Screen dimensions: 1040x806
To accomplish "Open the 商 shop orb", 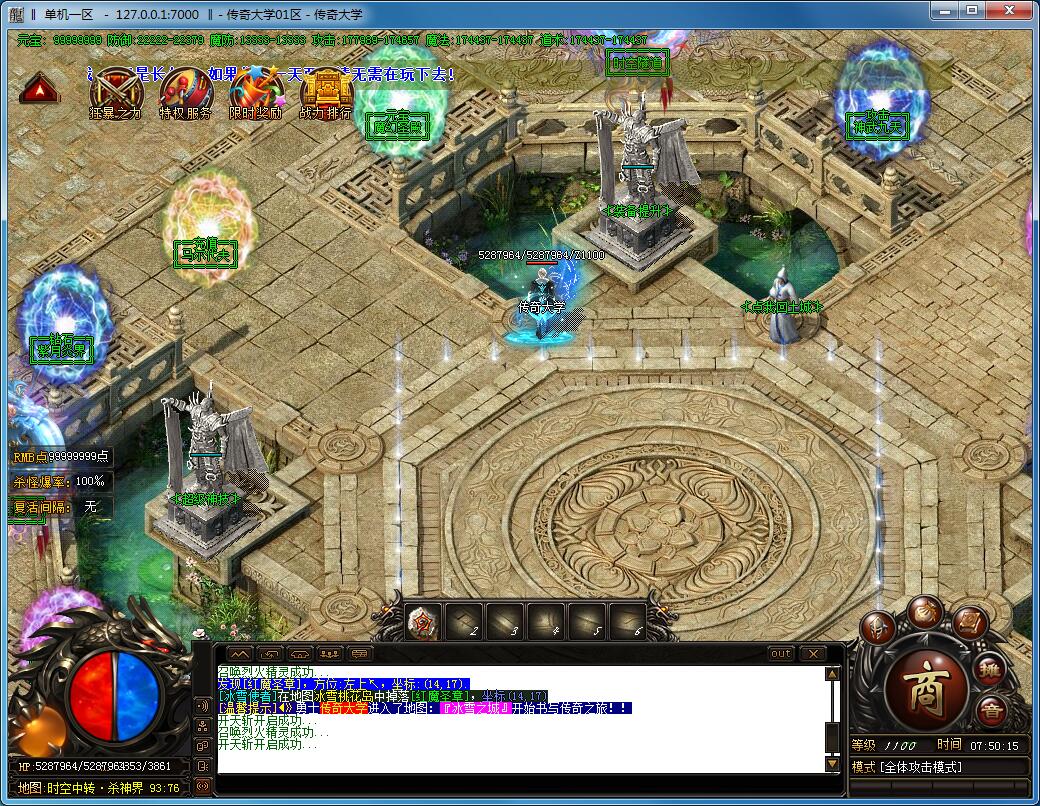I will click(x=928, y=689).
